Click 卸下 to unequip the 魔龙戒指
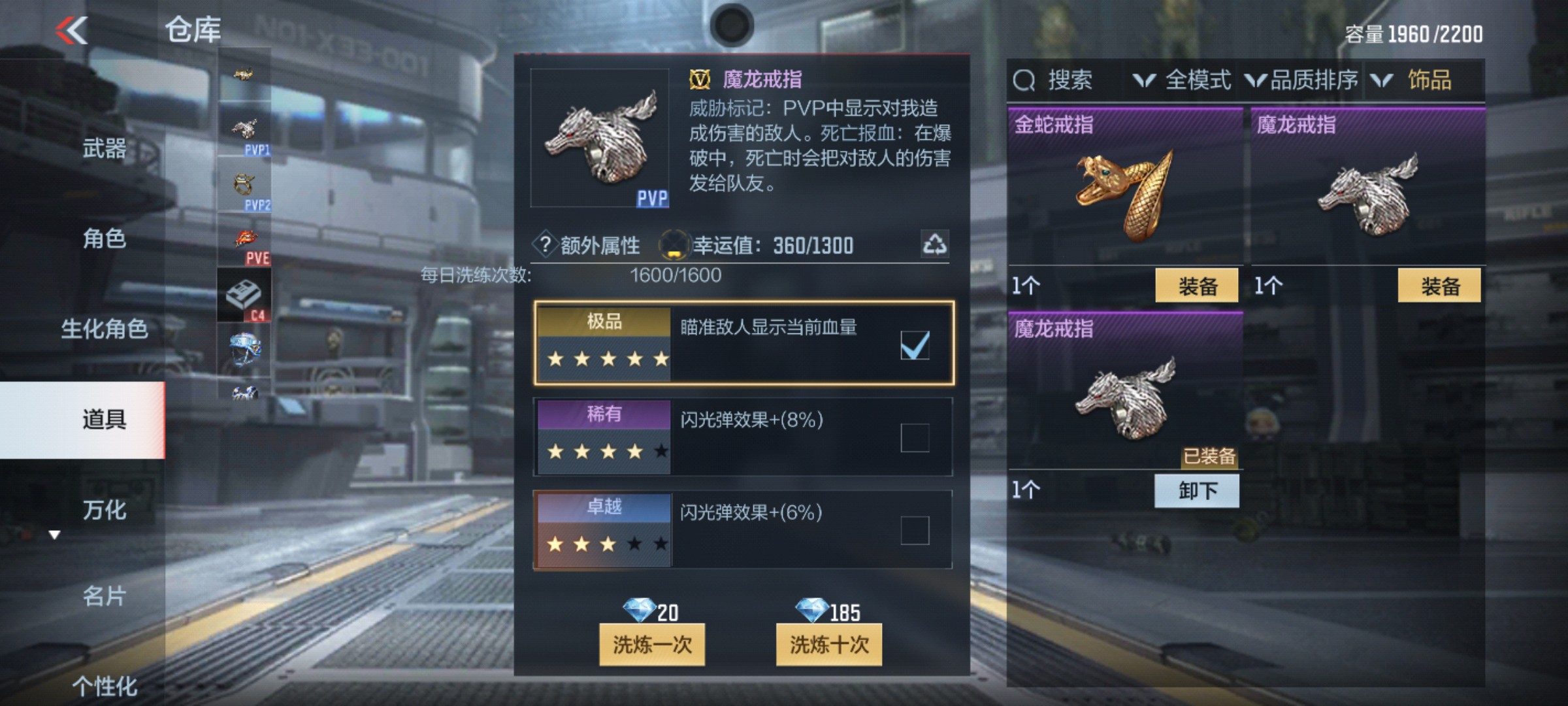Screen dimensions: 1568x706 (1197, 490)
